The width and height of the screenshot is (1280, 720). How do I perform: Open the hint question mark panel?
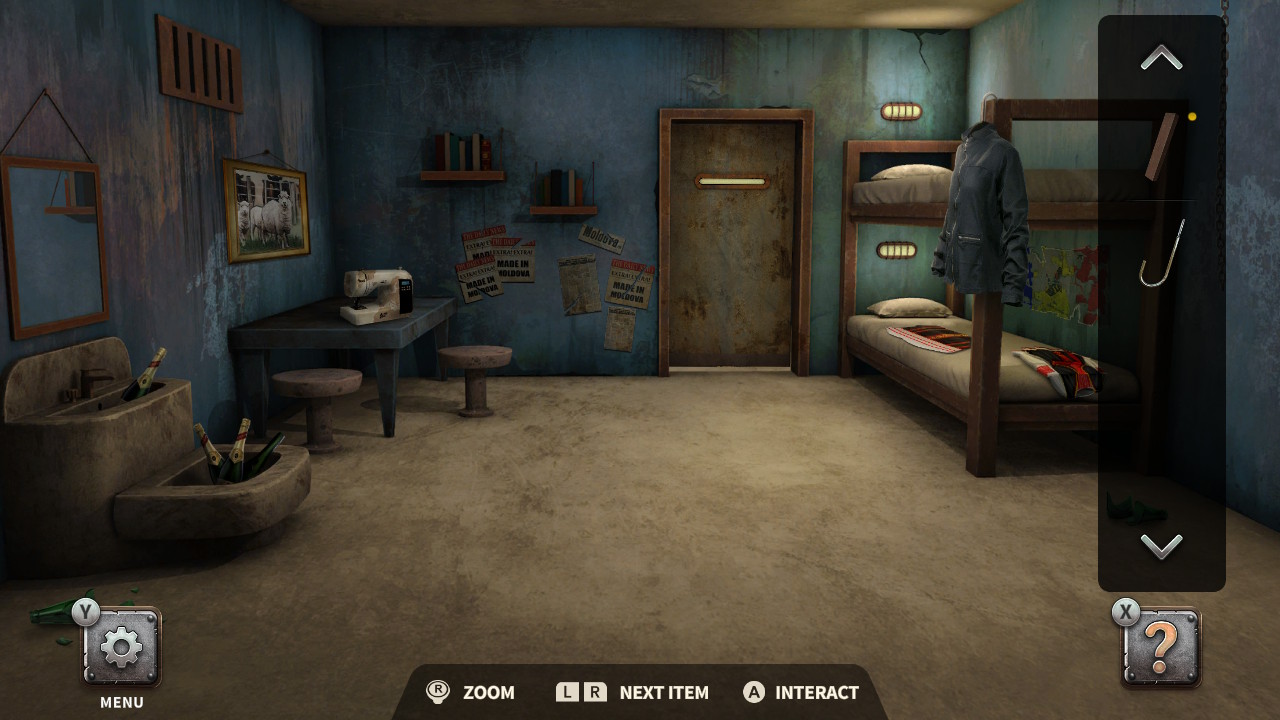(1159, 648)
